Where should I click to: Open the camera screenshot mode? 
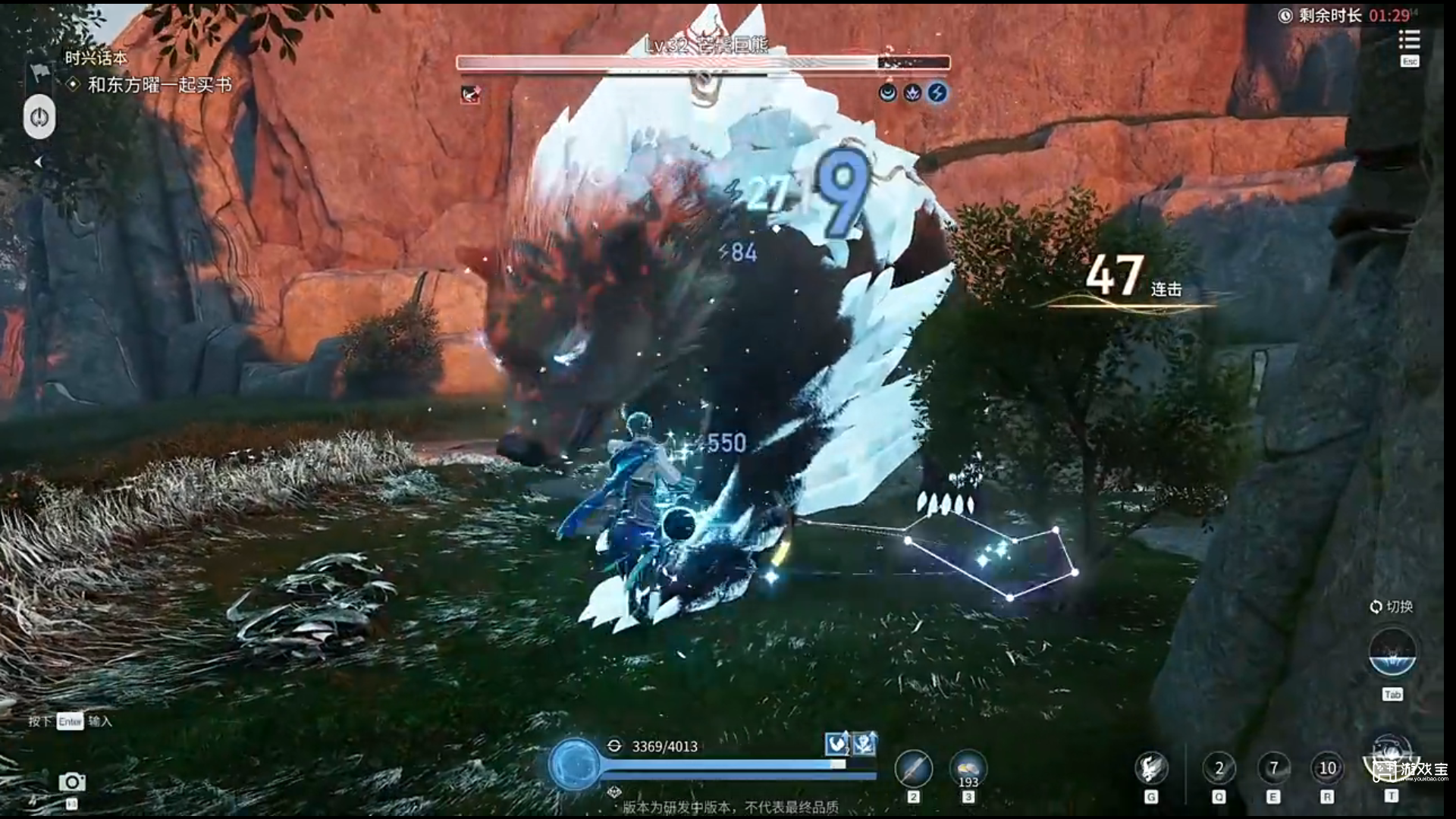(72, 782)
